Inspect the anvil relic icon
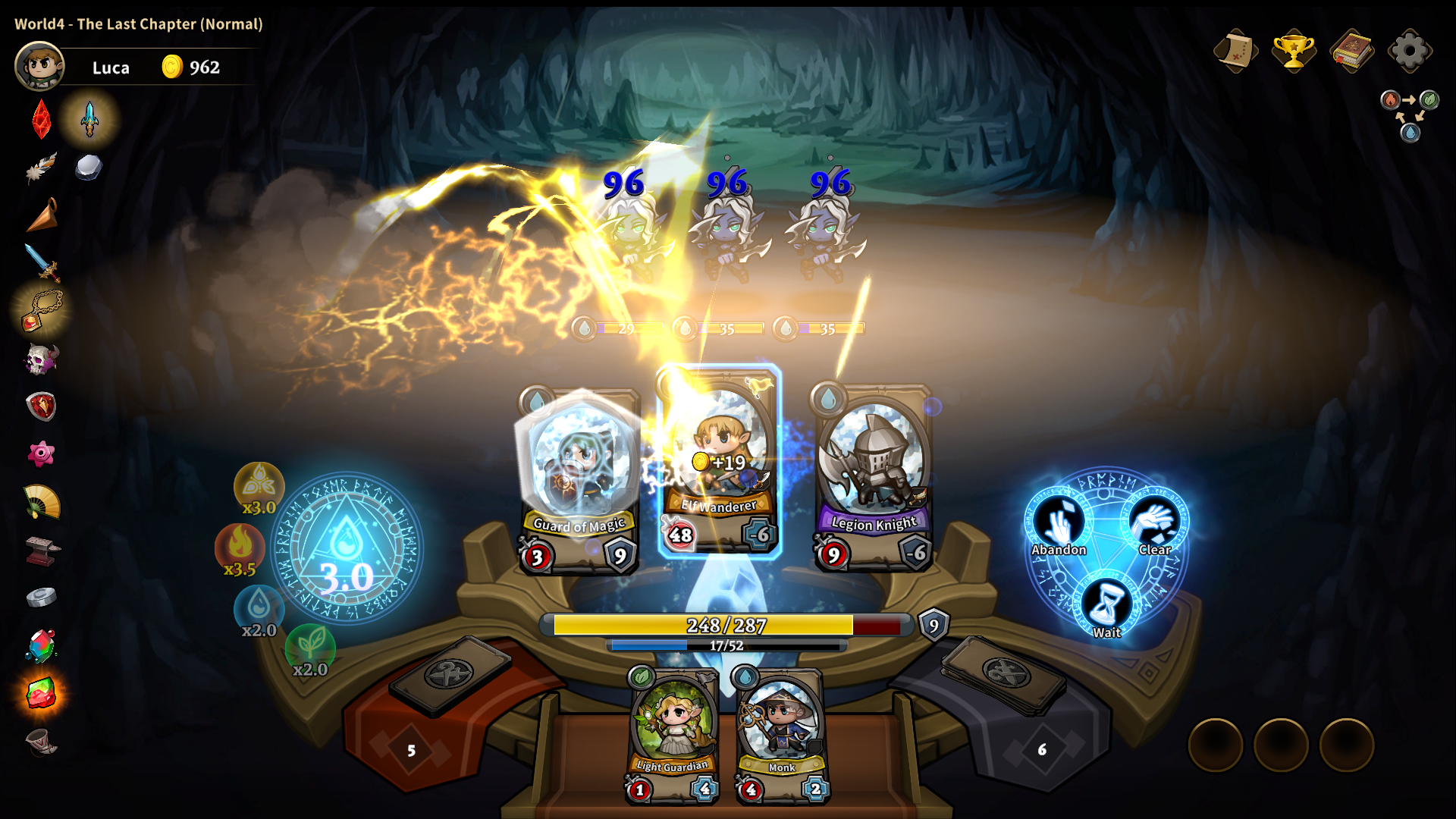This screenshot has width=1456, height=819. tap(41, 550)
